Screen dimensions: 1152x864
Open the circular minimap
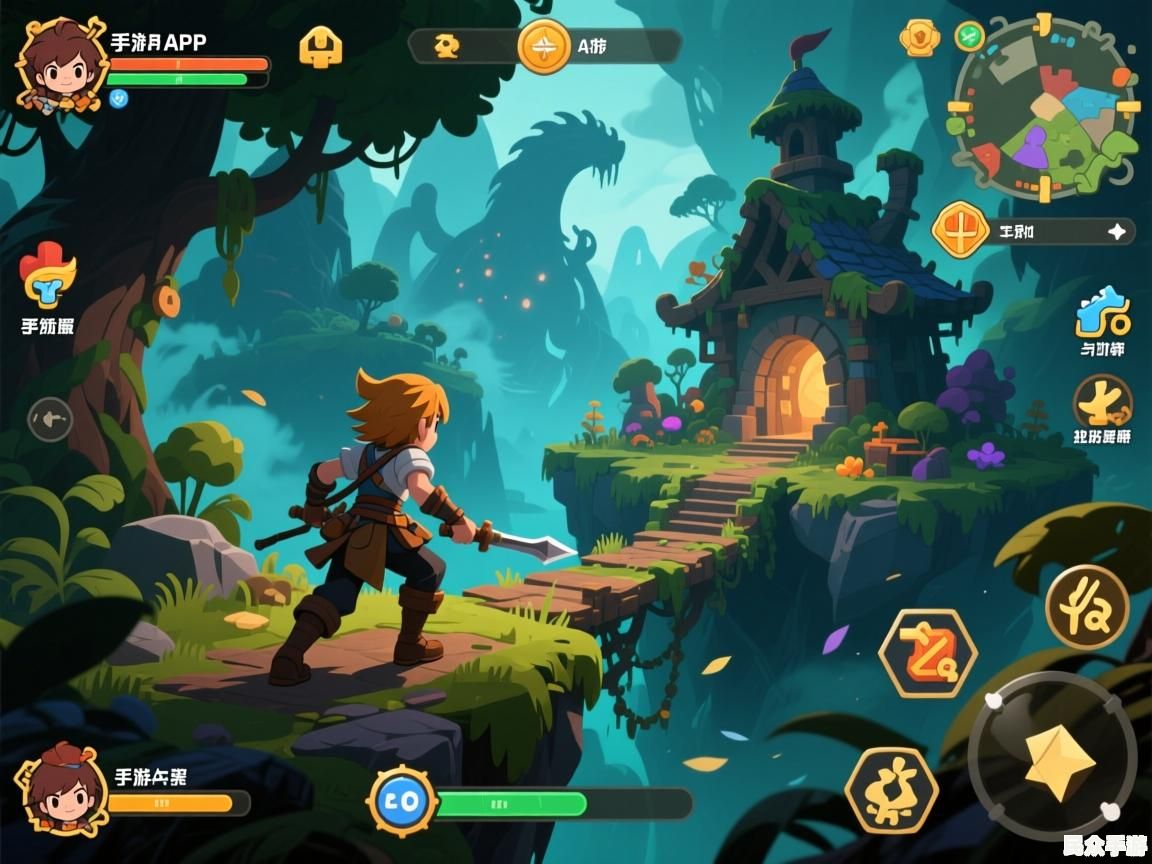point(1045,108)
